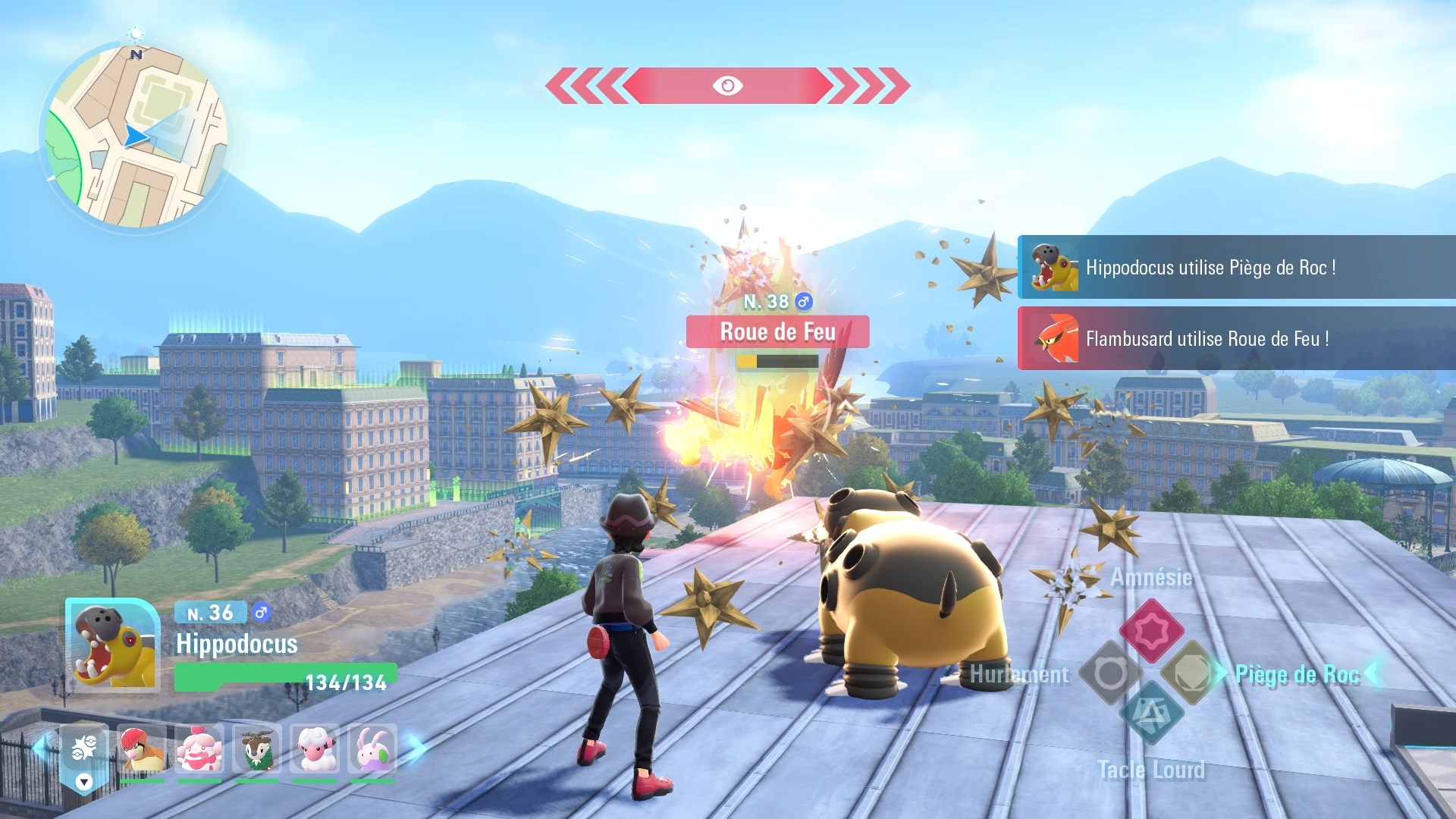Activate the Piège de Roc move
Image resolution: width=1456 pixels, height=819 pixels.
coord(1191,673)
